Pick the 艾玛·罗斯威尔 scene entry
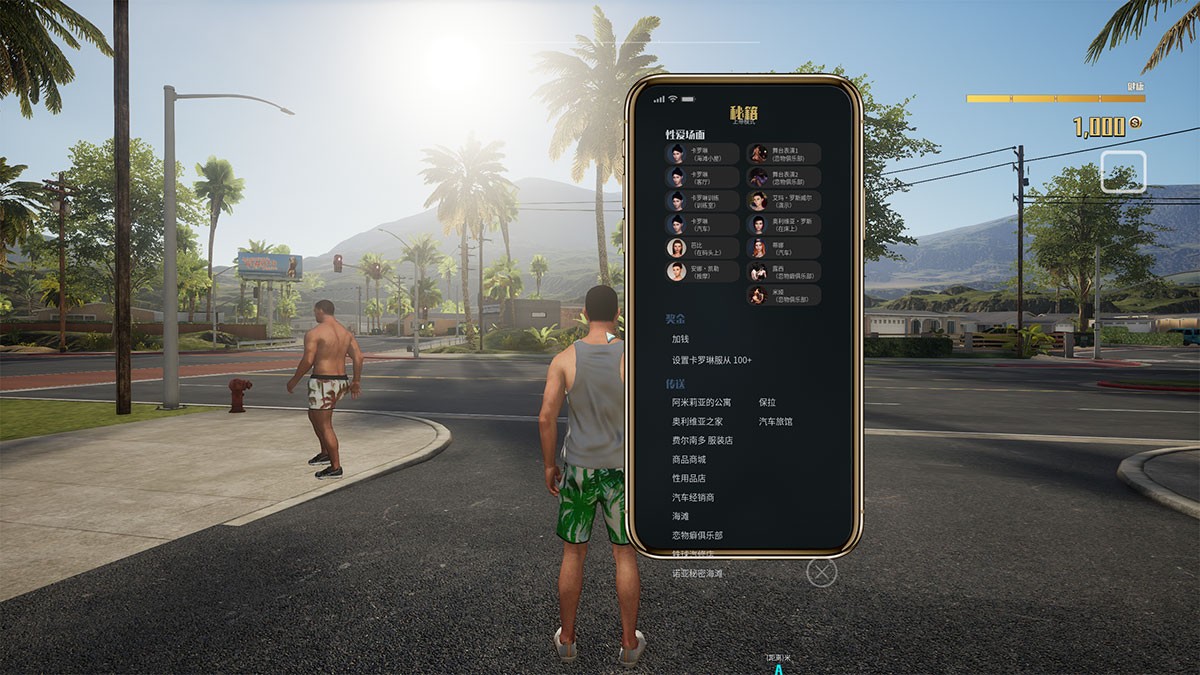Image resolution: width=1200 pixels, height=675 pixels. click(784, 201)
